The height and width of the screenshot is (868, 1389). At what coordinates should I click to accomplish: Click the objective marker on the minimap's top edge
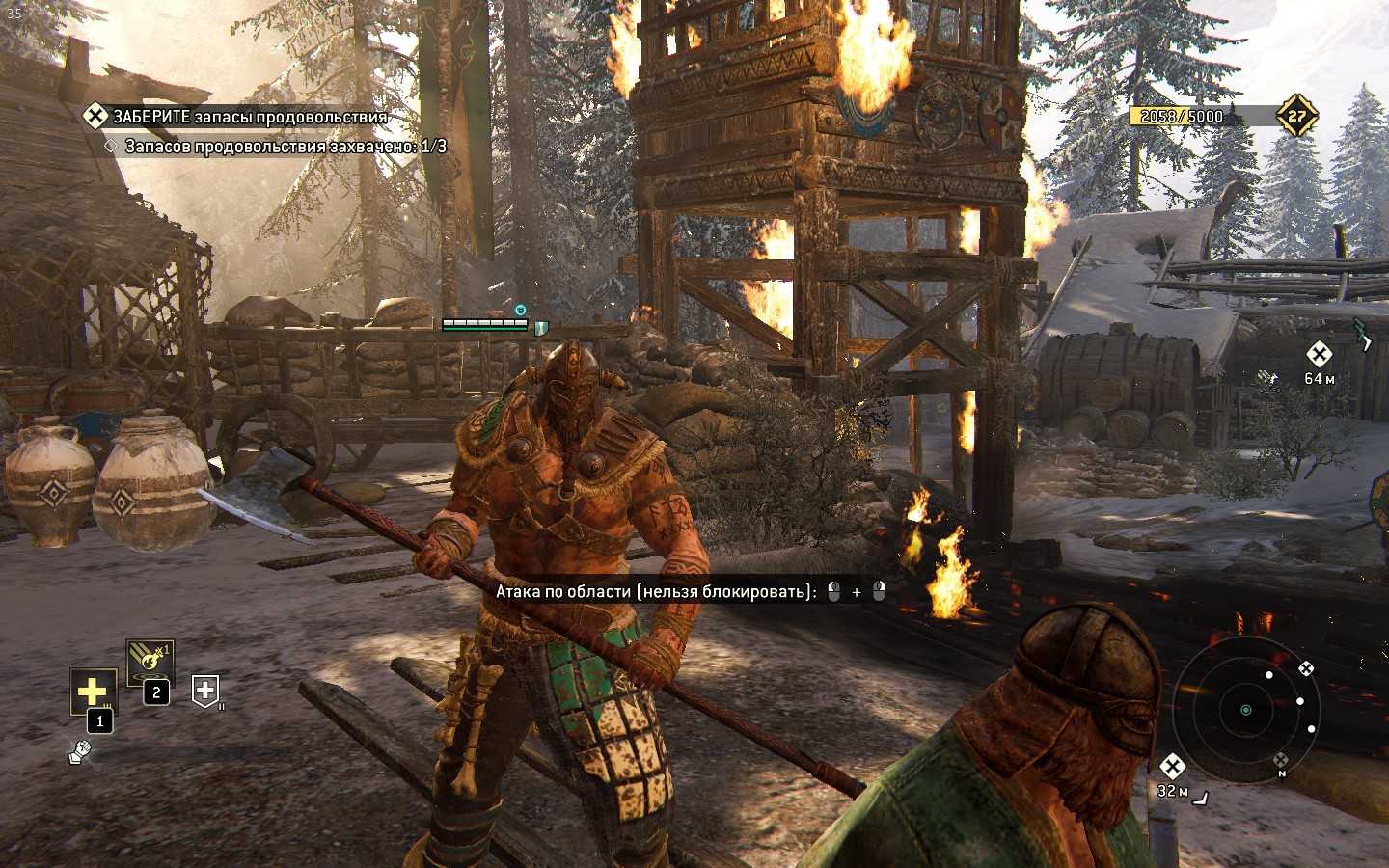[1305, 668]
